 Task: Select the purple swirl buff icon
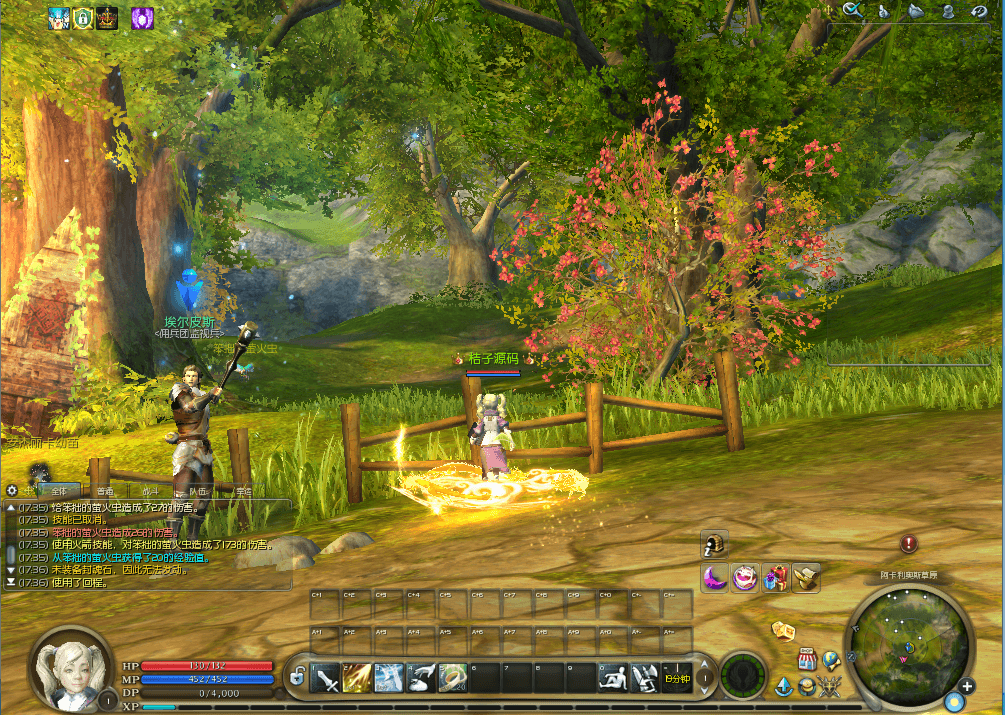click(x=142, y=17)
